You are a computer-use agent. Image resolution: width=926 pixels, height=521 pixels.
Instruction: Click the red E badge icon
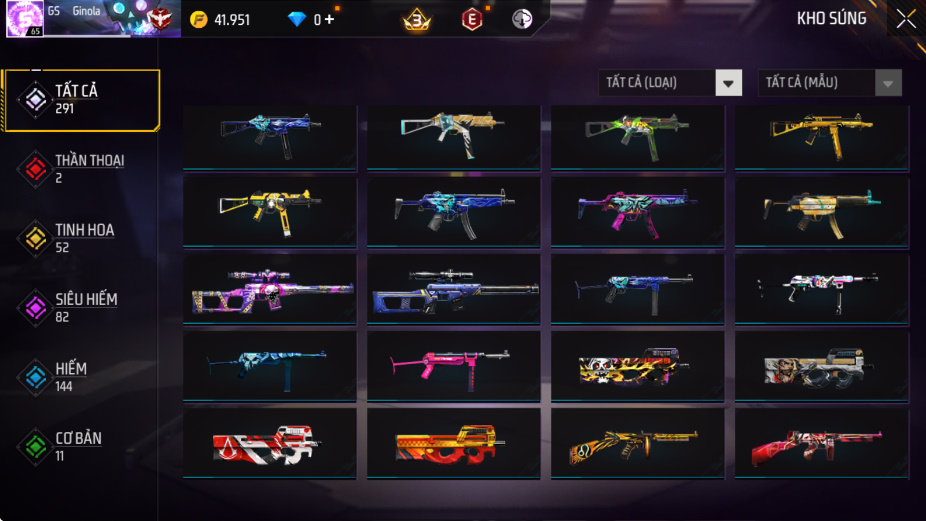[471, 19]
